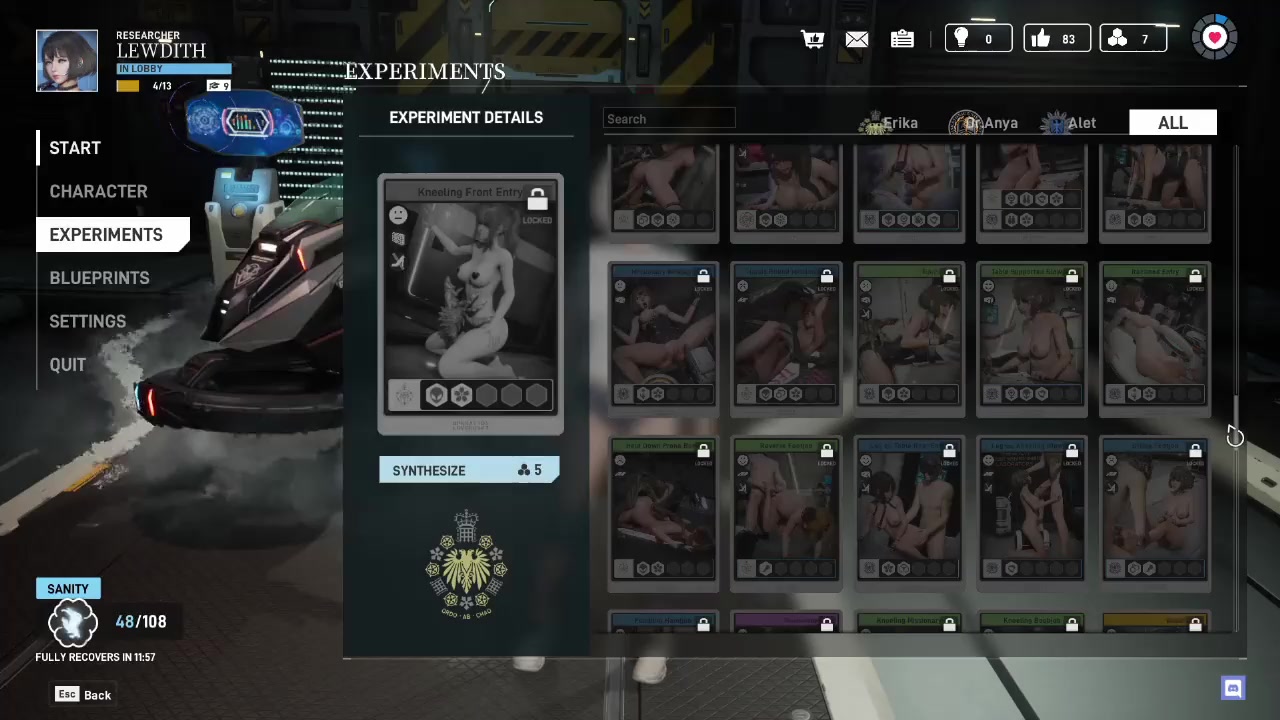
Task: Open the BLUEPRINTS menu
Action: [x=99, y=278]
